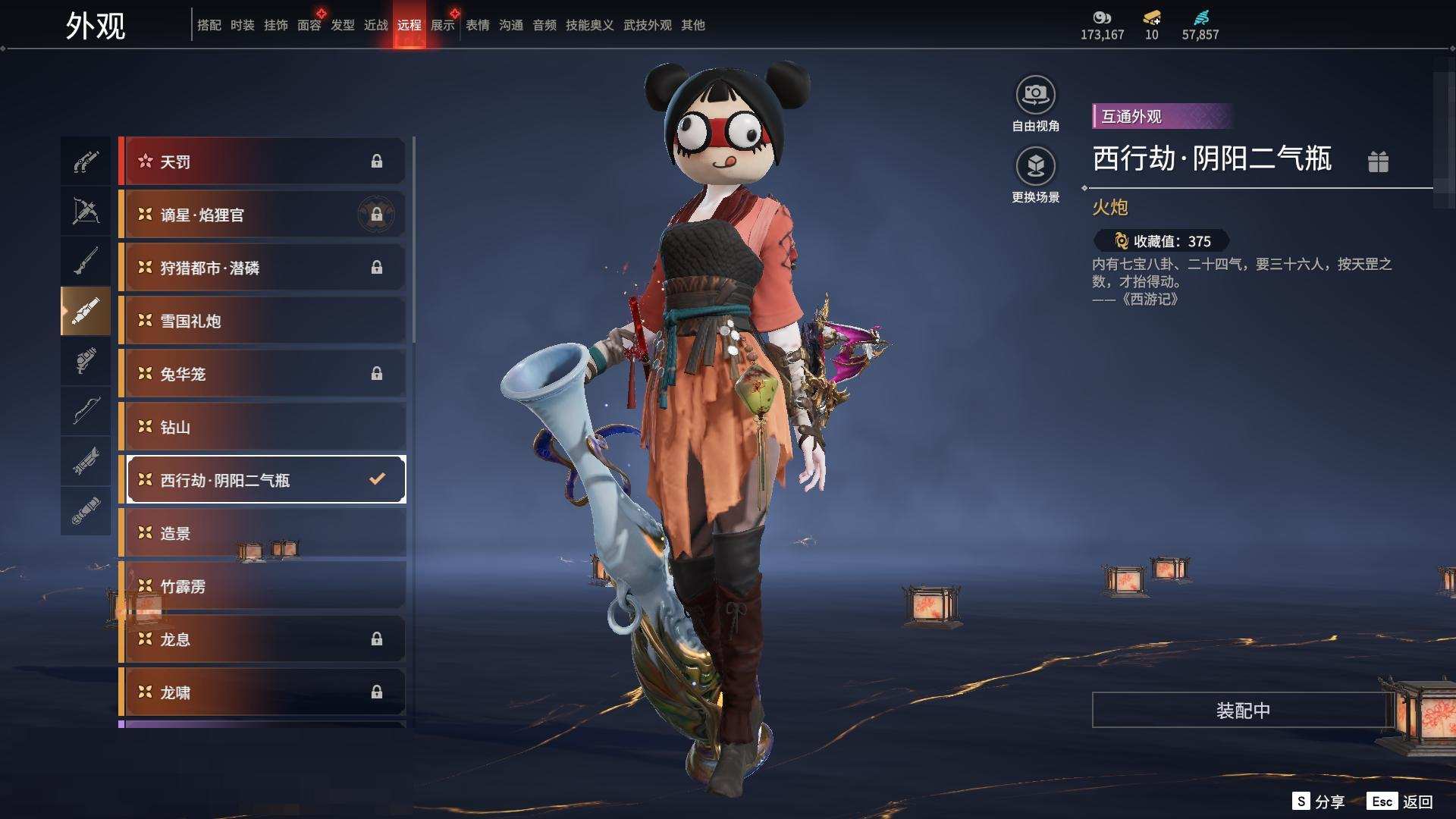The width and height of the screenshot is (1456, 819).
Task: Click the gift box icon beside skin name
Action: 1378,162
